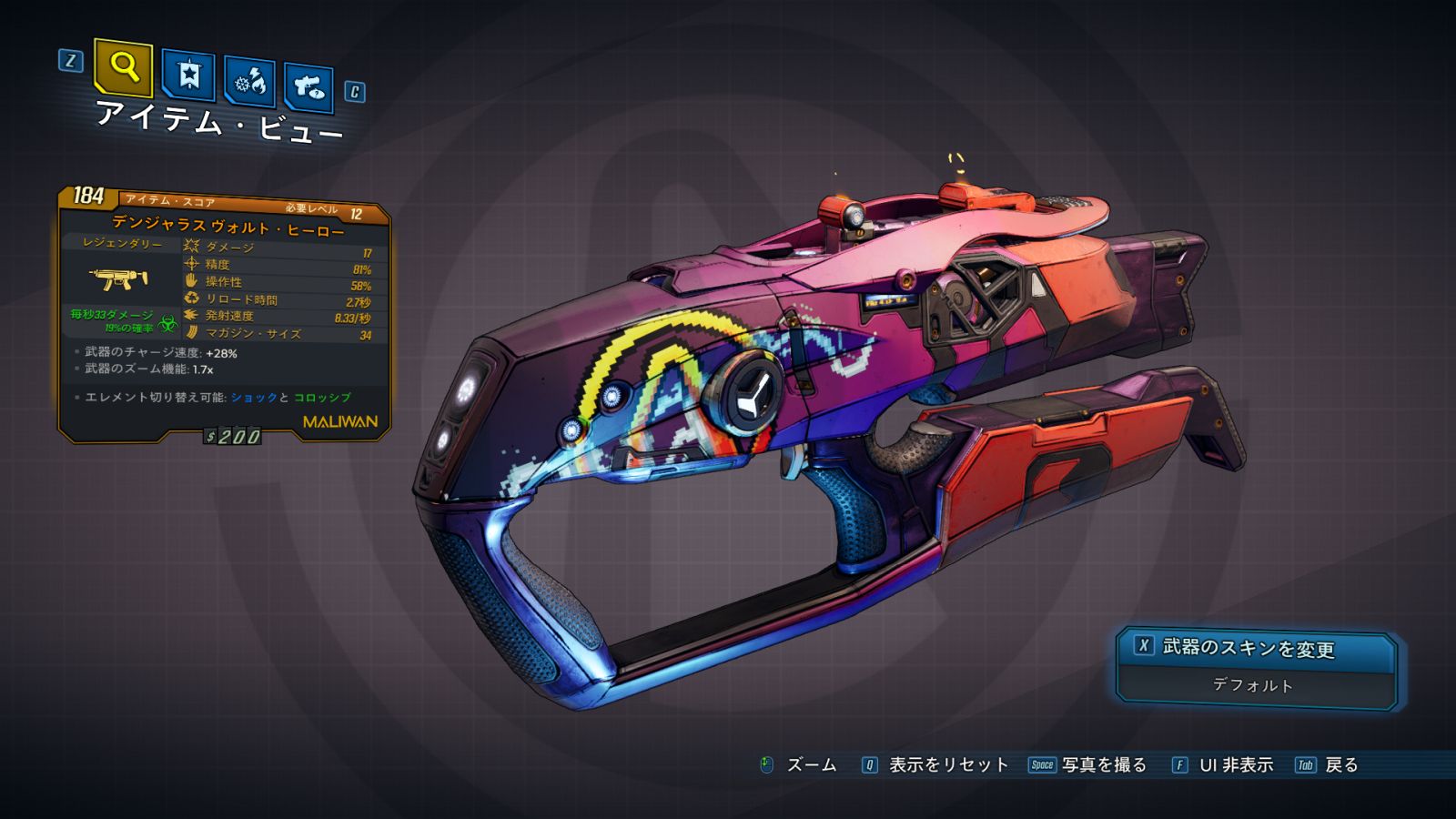1456x819 pixels.
Task: Switch to the weapon parts tab
Action: pyautogui.click(x=308, y=87)
